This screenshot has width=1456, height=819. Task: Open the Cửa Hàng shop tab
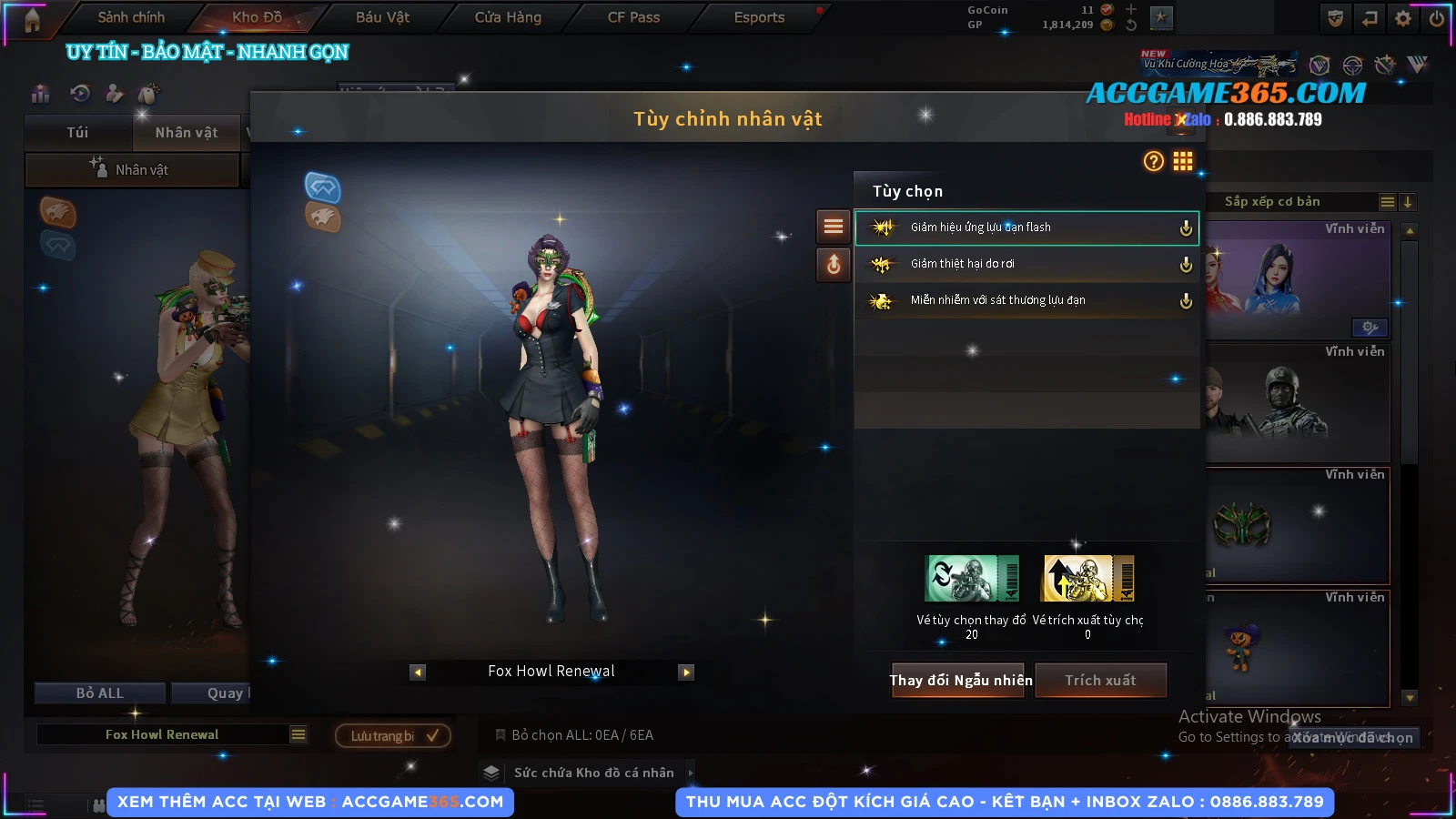(x=508, y=17)
